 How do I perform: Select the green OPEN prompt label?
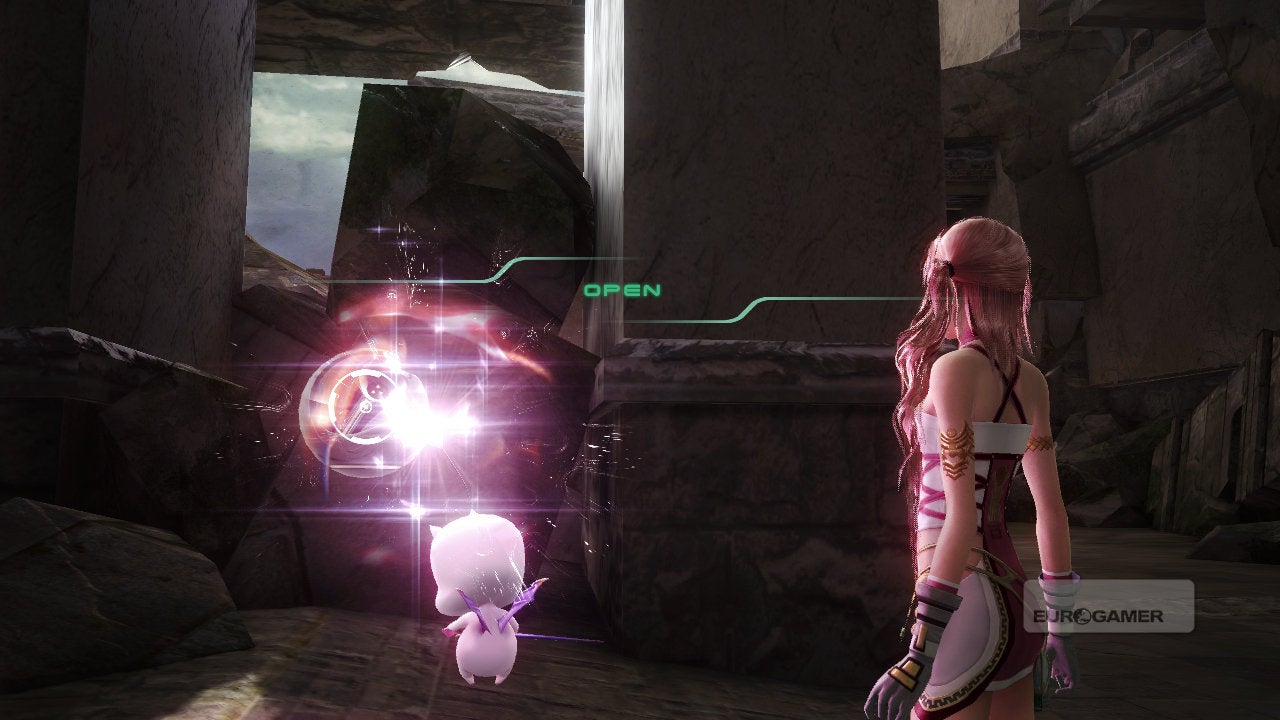pyautogui.click(x=622, y=290)
